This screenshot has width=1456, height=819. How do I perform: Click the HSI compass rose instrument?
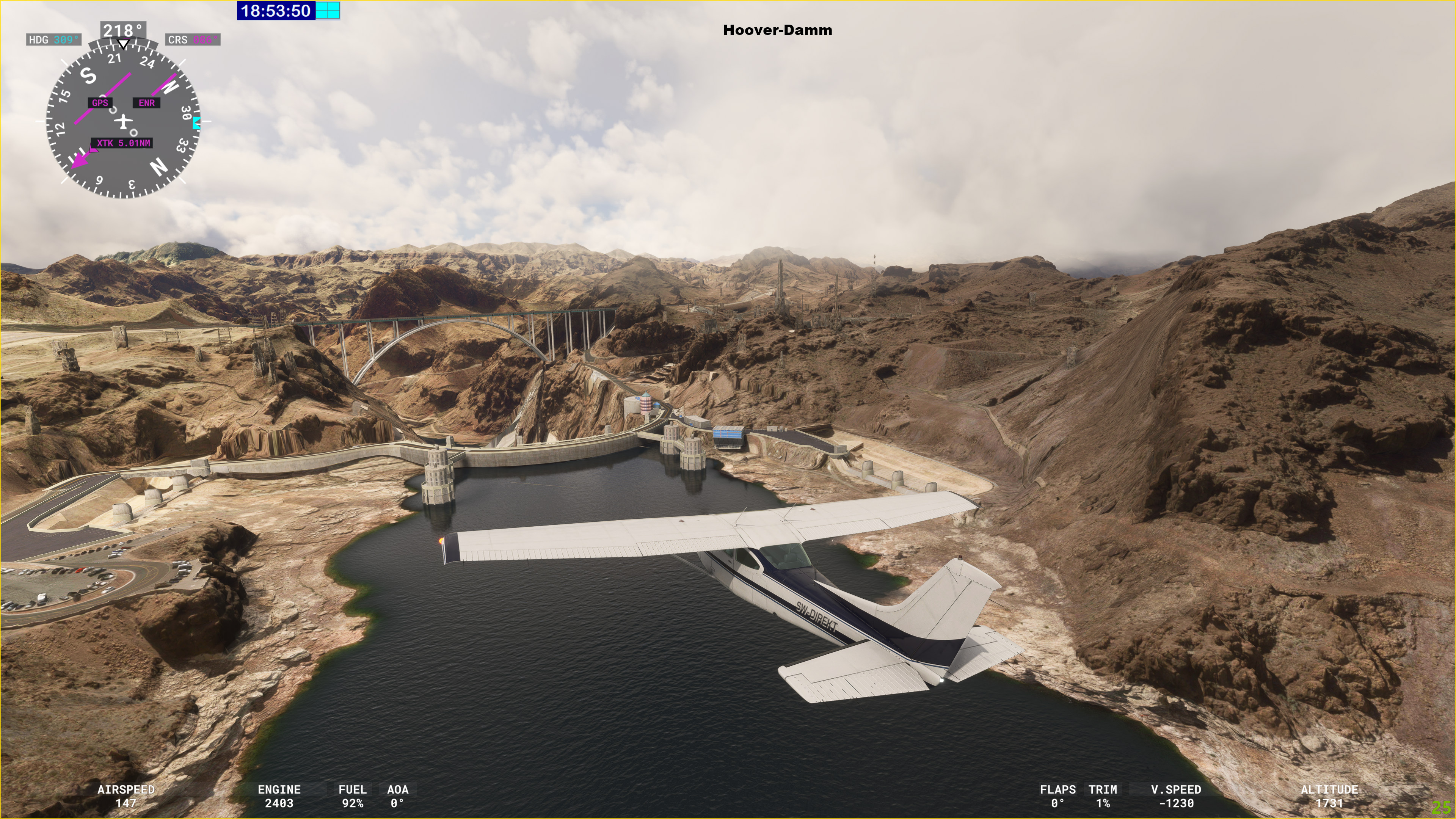tap(122, 121)
